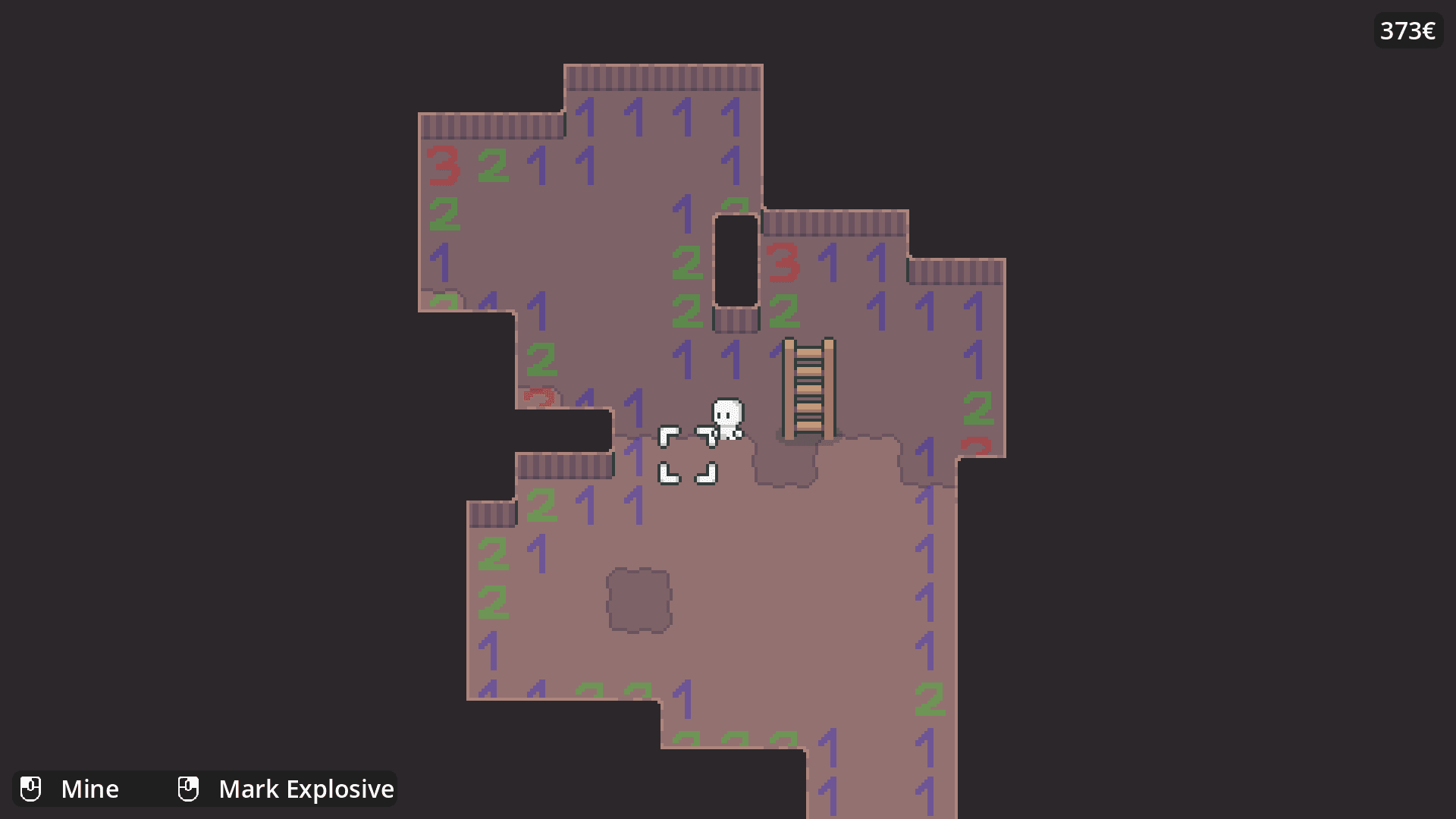The height and width of the screenshot is (819, 1456).
Task: Click the dug-out patch in the lower cave
Action: click(639, 598)
